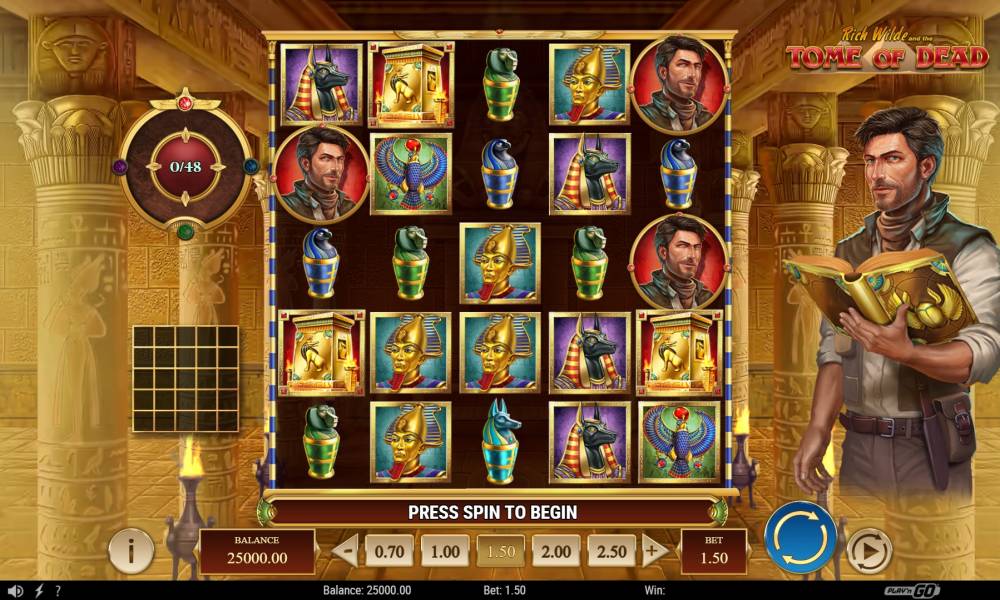Select the highlighted 1.50 bet amount
The image size is (1000, 600).
tap(500, 551)
